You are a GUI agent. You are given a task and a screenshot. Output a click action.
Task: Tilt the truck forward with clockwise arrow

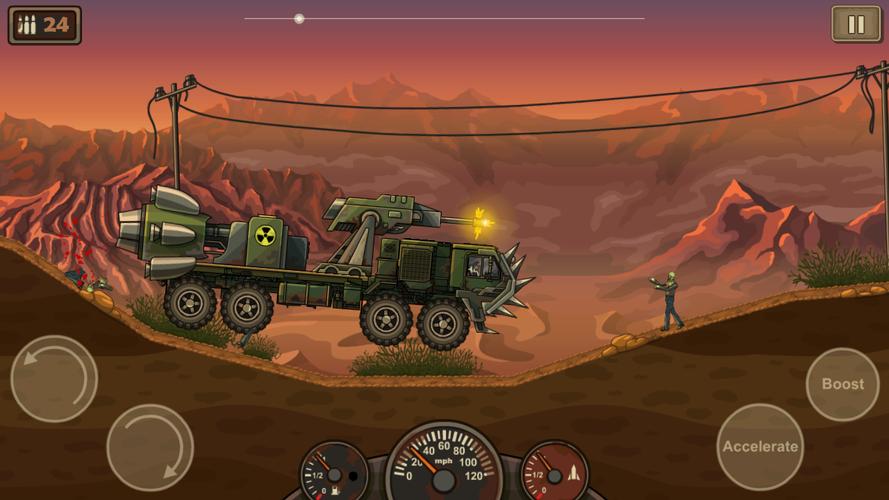150,447
